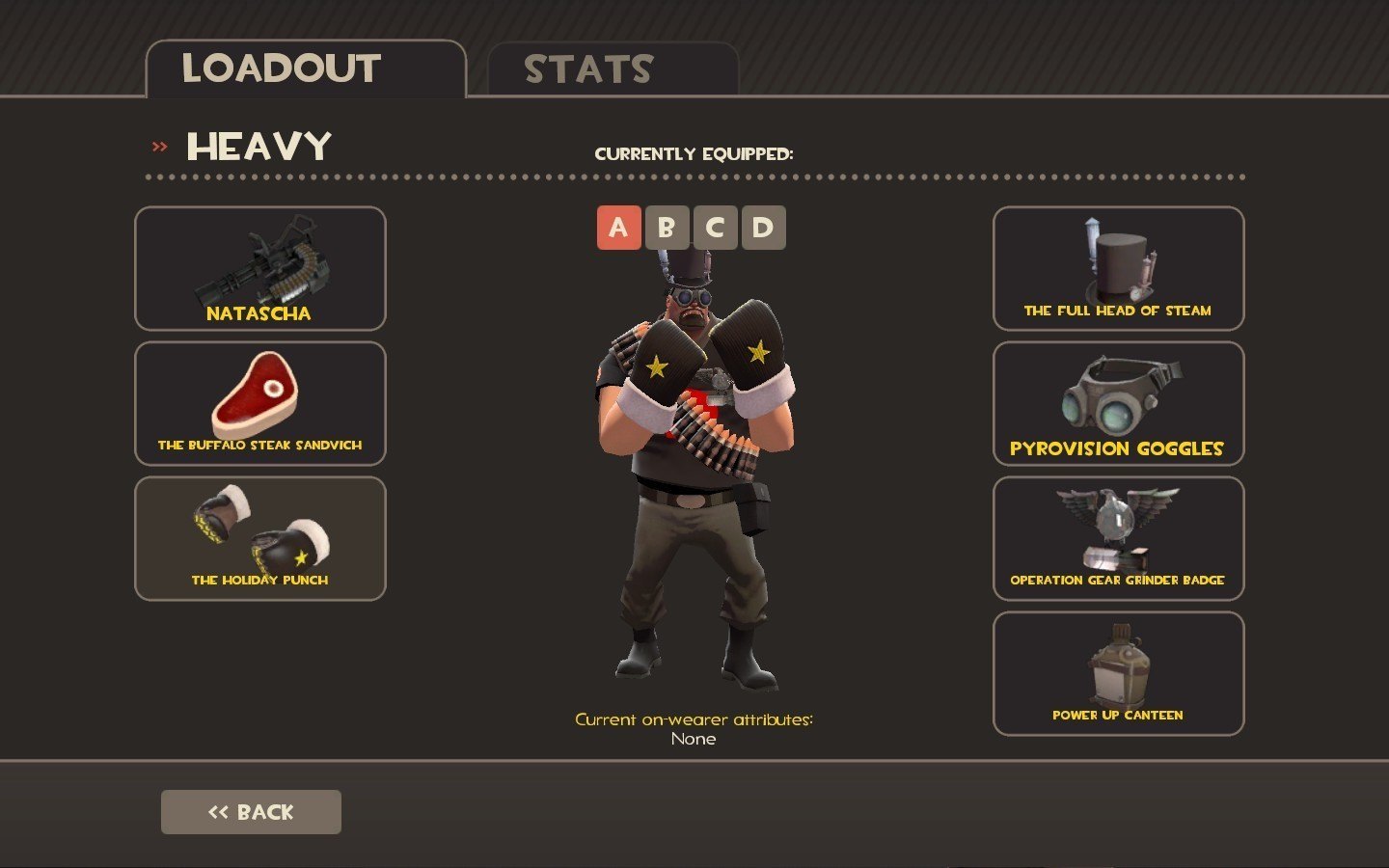The width and height of the screenshot is (1389, 868).
Task: Open the Power Up Canteen slot
Action: (x=1118, y=674)
